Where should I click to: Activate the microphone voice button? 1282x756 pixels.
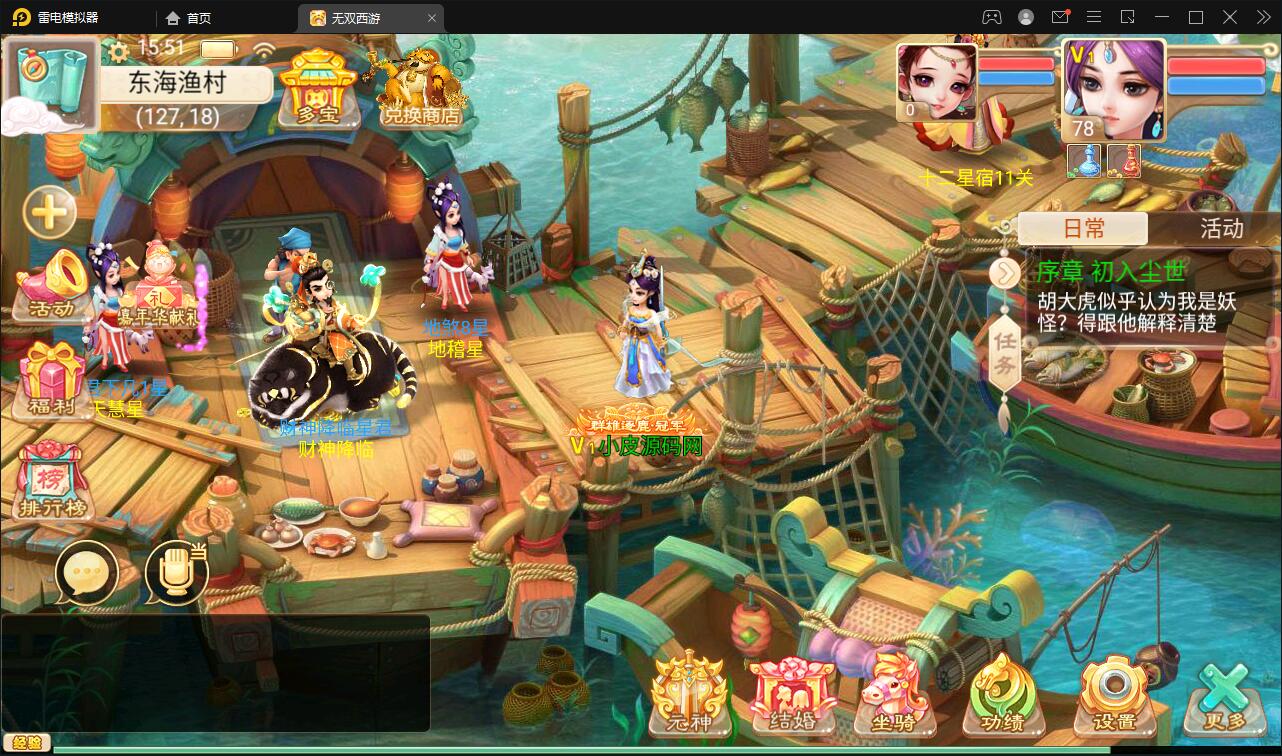pos(176,573)
